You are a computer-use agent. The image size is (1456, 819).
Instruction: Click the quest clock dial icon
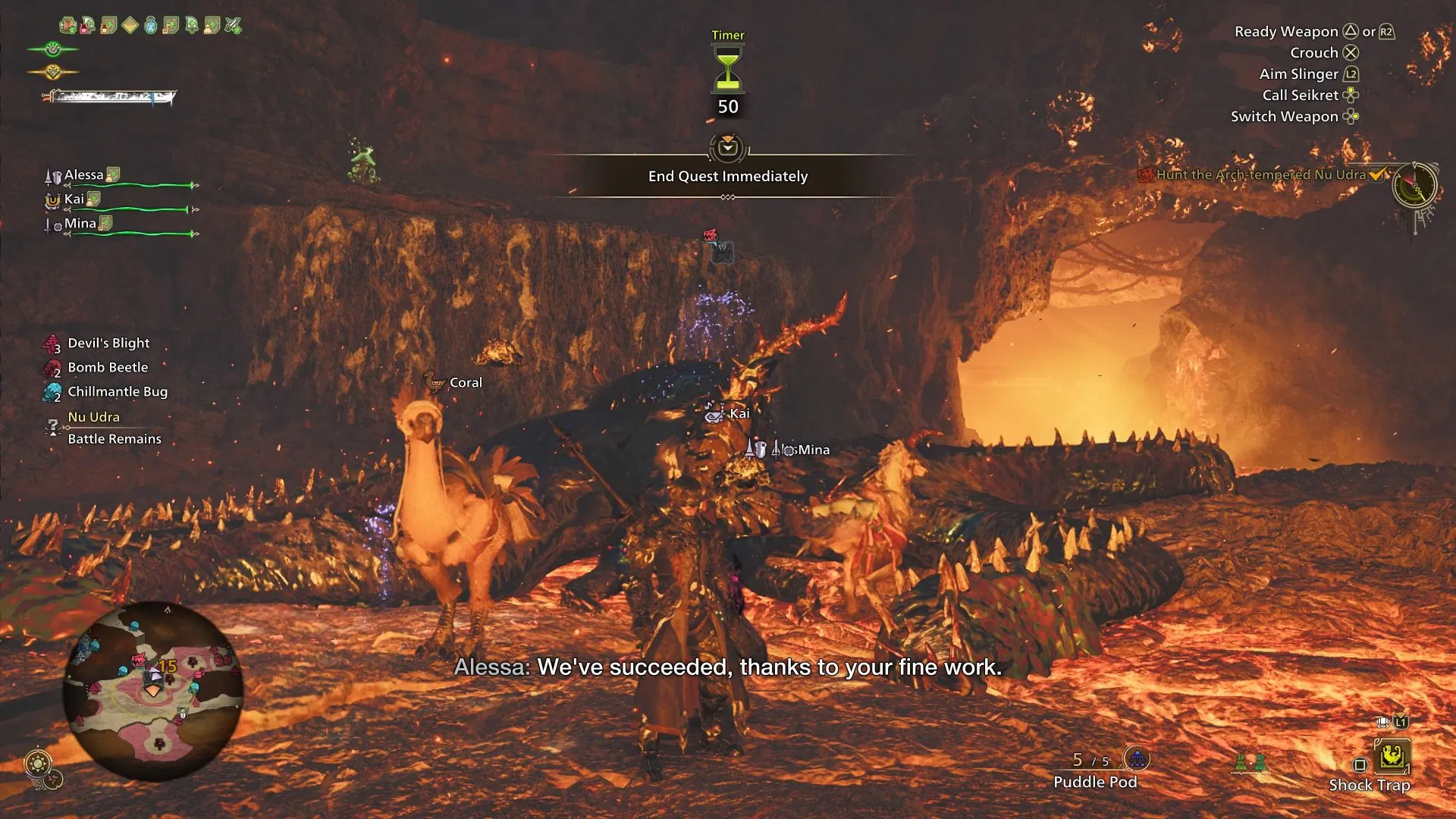coord(1414,185)
